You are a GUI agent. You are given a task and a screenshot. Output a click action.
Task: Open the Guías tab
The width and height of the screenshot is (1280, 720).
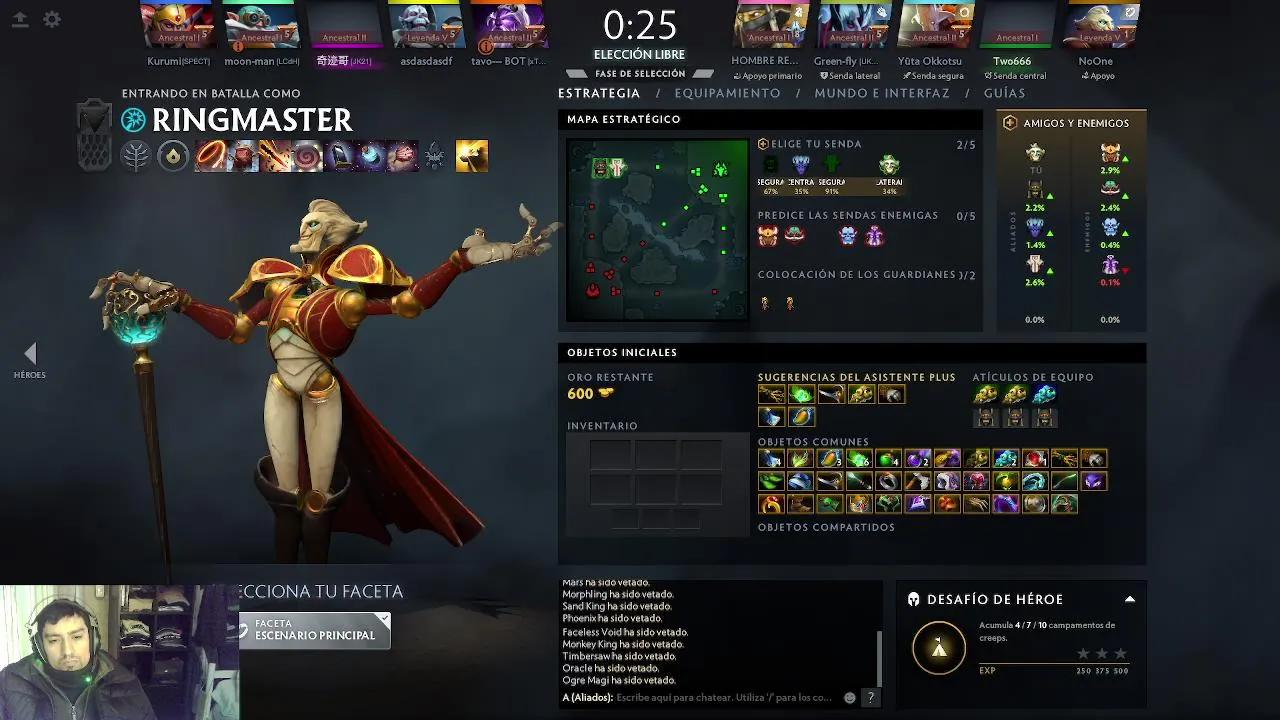tap(1005, 93)
